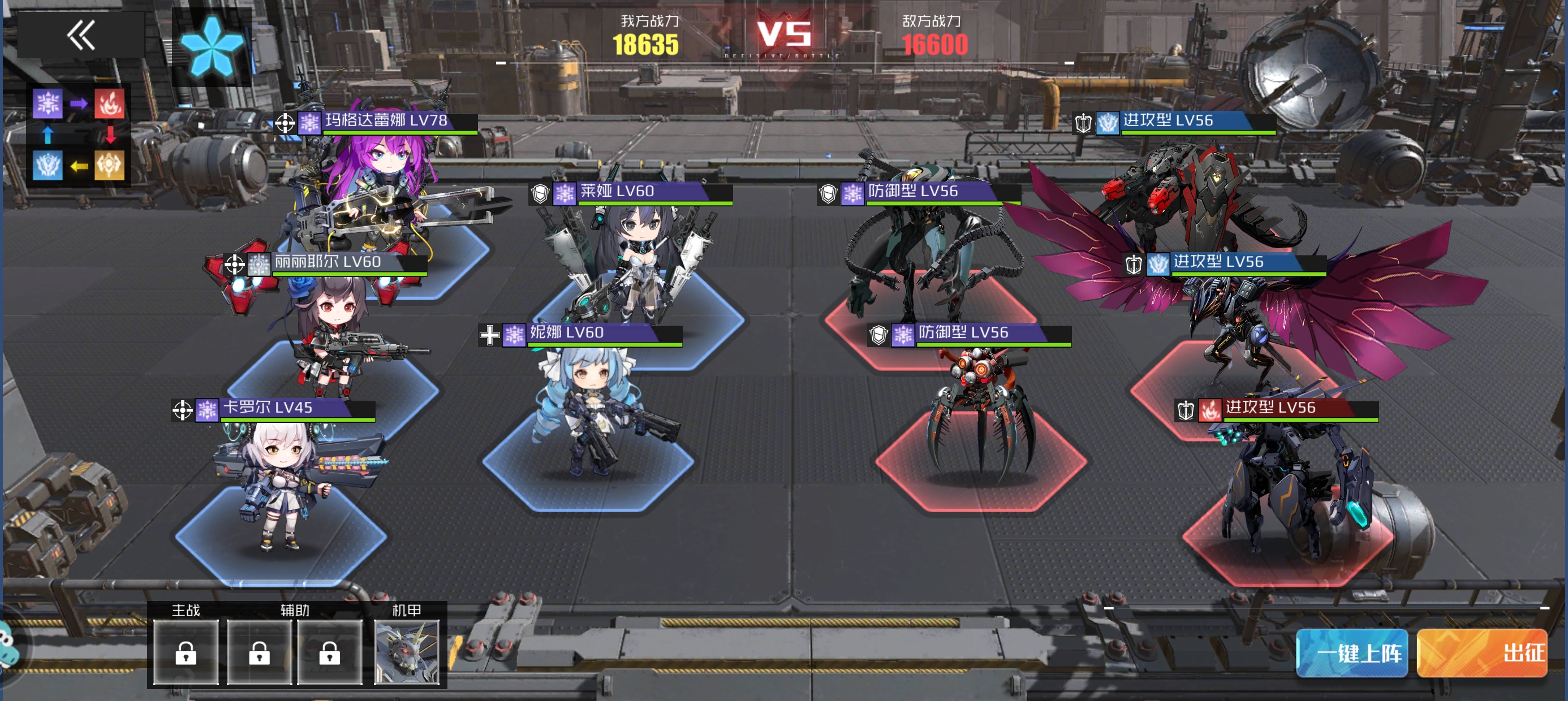Select the mecha slot with dragon portrait
The width and height of the screenshot is (1568, 701).
[x=406, y=652]
